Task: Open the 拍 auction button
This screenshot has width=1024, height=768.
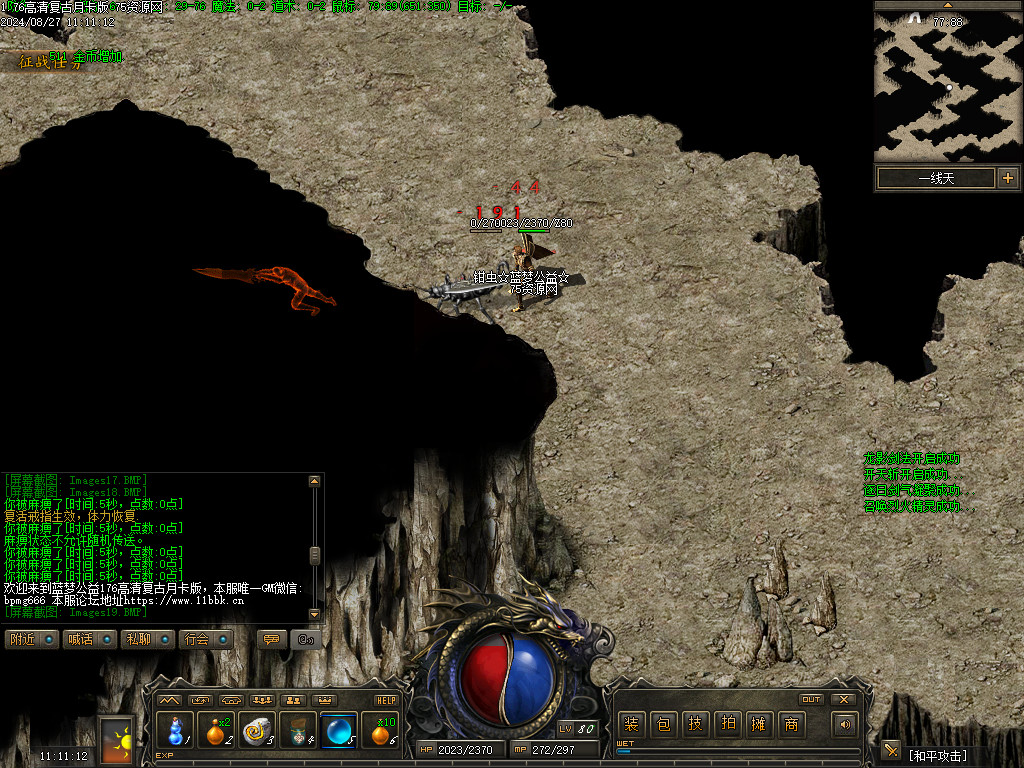Action: 727,724
